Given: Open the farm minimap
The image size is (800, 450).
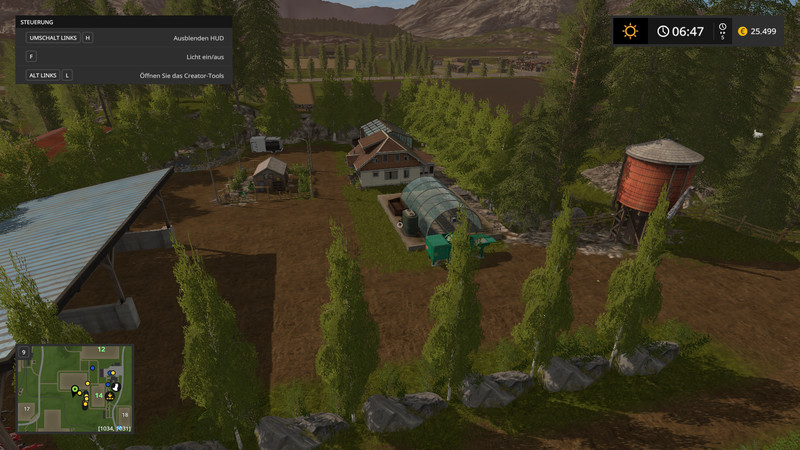Looking at the screenshot, I should [x=74, y=389].
